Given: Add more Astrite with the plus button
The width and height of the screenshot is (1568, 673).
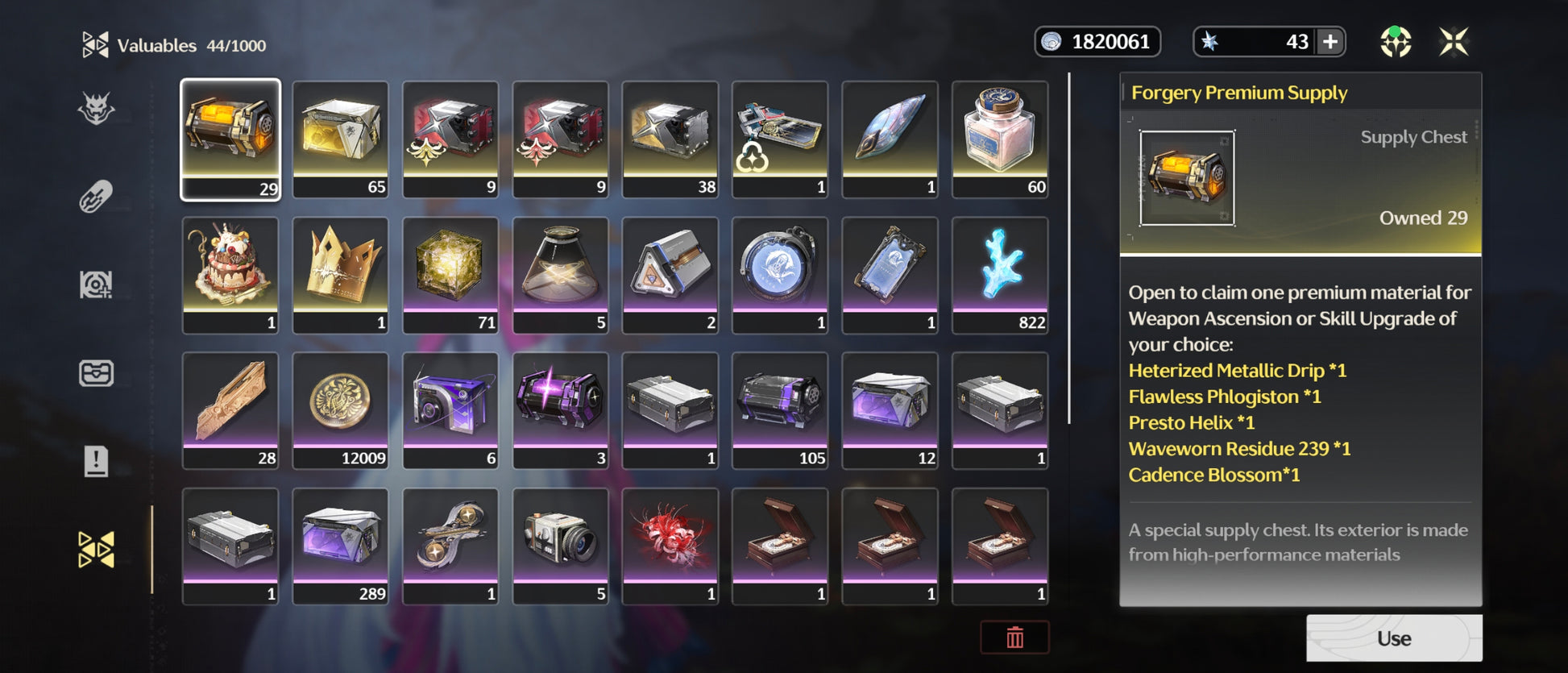Looking at the screenshot, I should [1330, 42].
